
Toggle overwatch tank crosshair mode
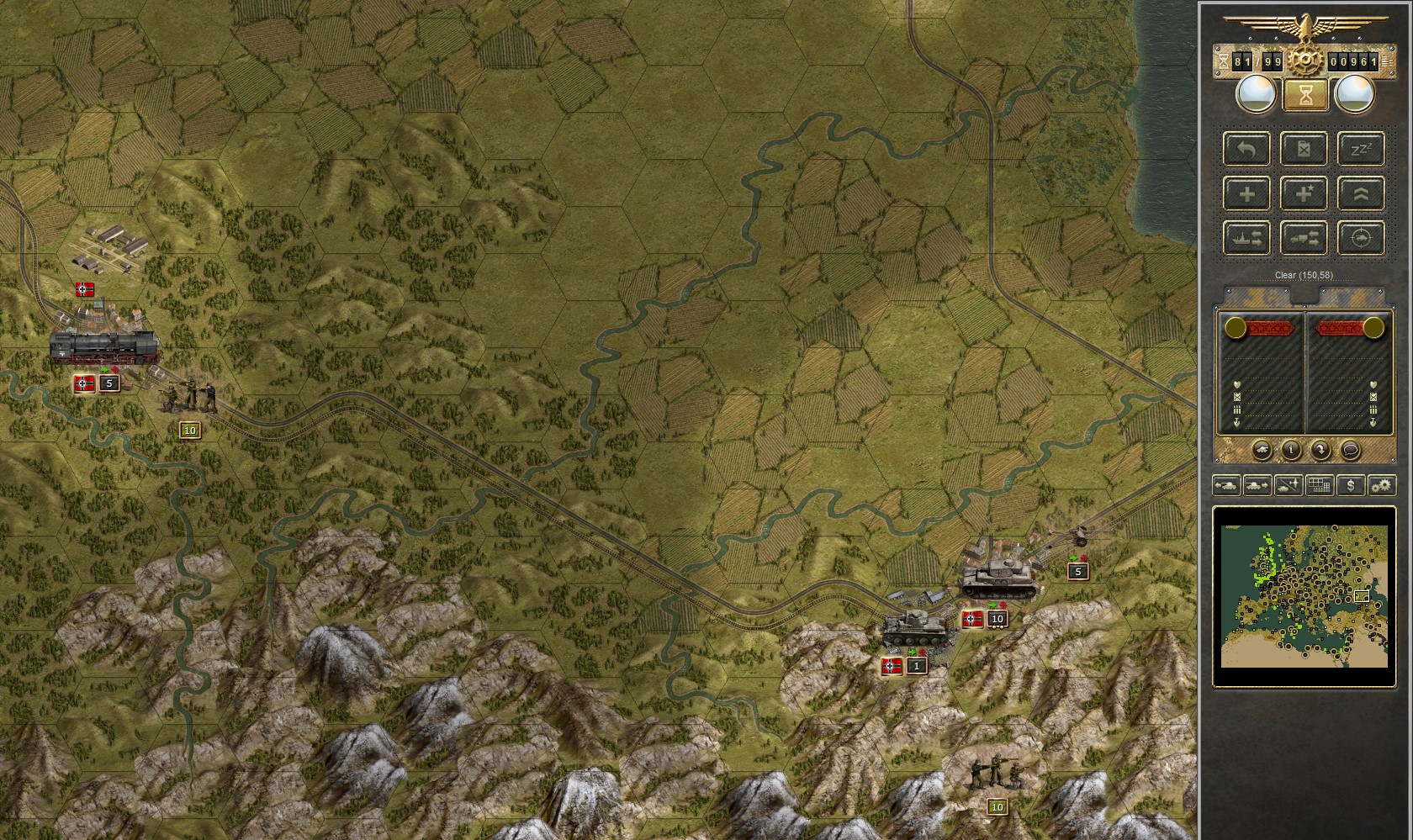point(1363,239)
